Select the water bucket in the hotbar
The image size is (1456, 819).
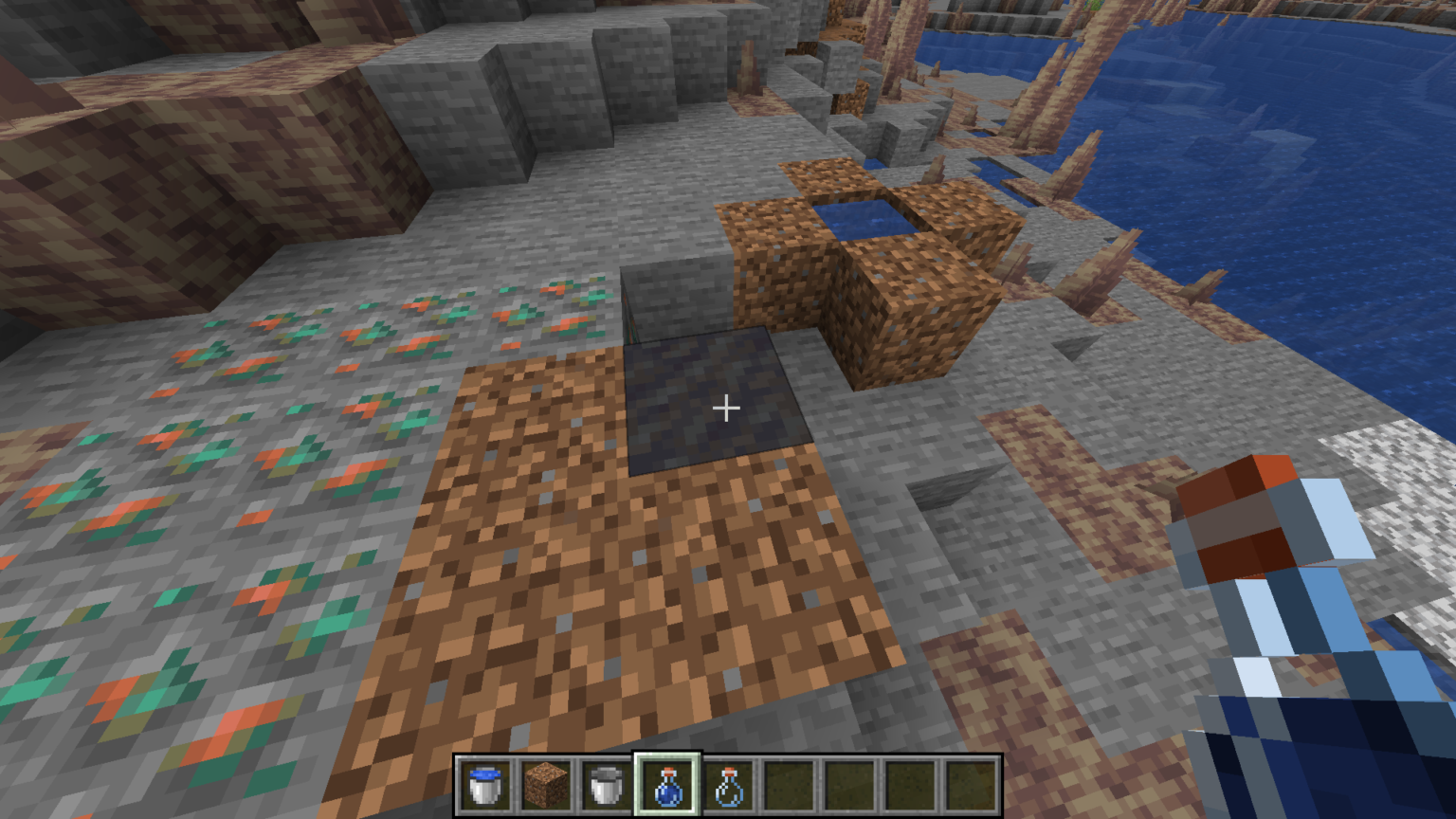click(485, 787)
